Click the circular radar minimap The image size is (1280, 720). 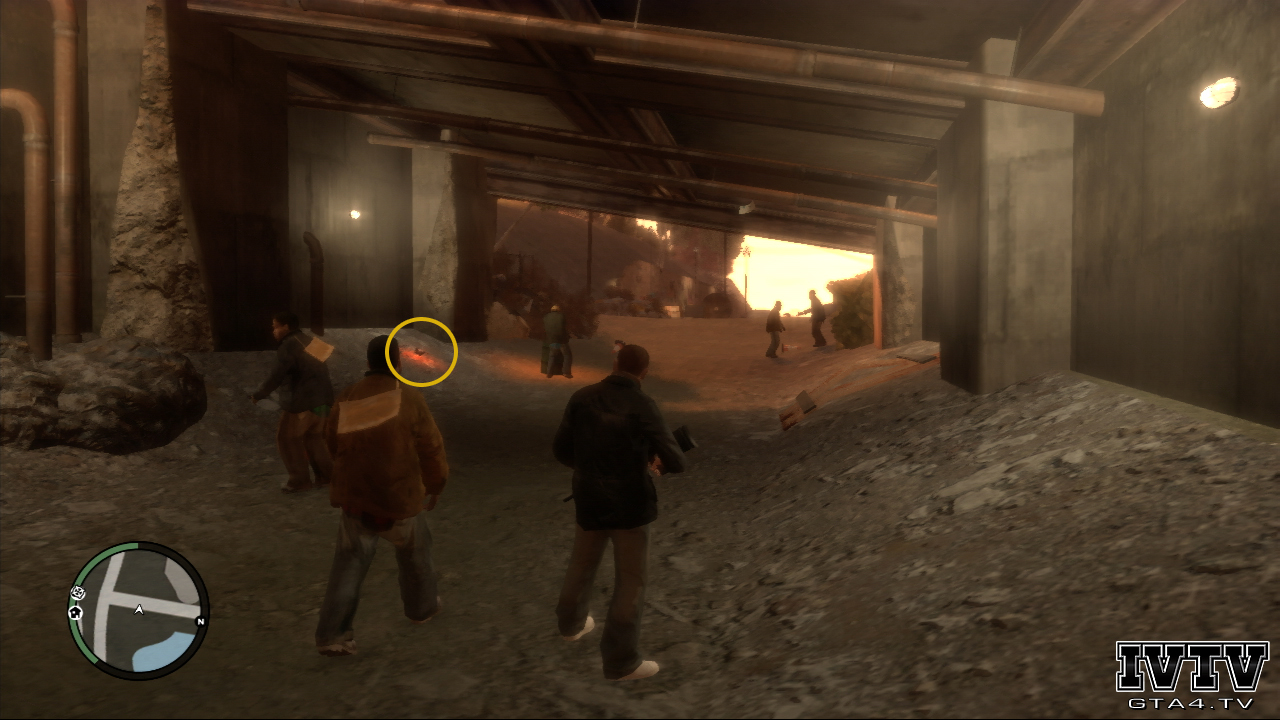pyautogui.click(x=138, y=611)
